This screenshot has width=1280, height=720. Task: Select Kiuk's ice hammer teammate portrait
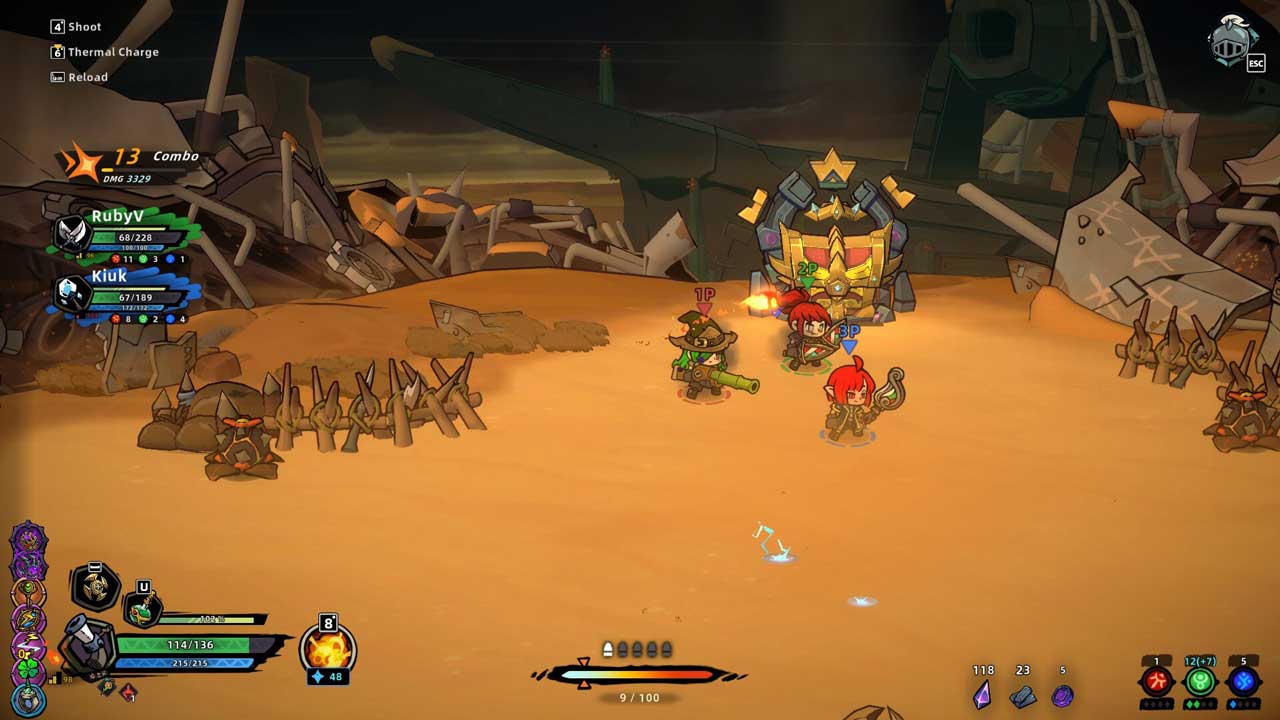pos(70,293)
